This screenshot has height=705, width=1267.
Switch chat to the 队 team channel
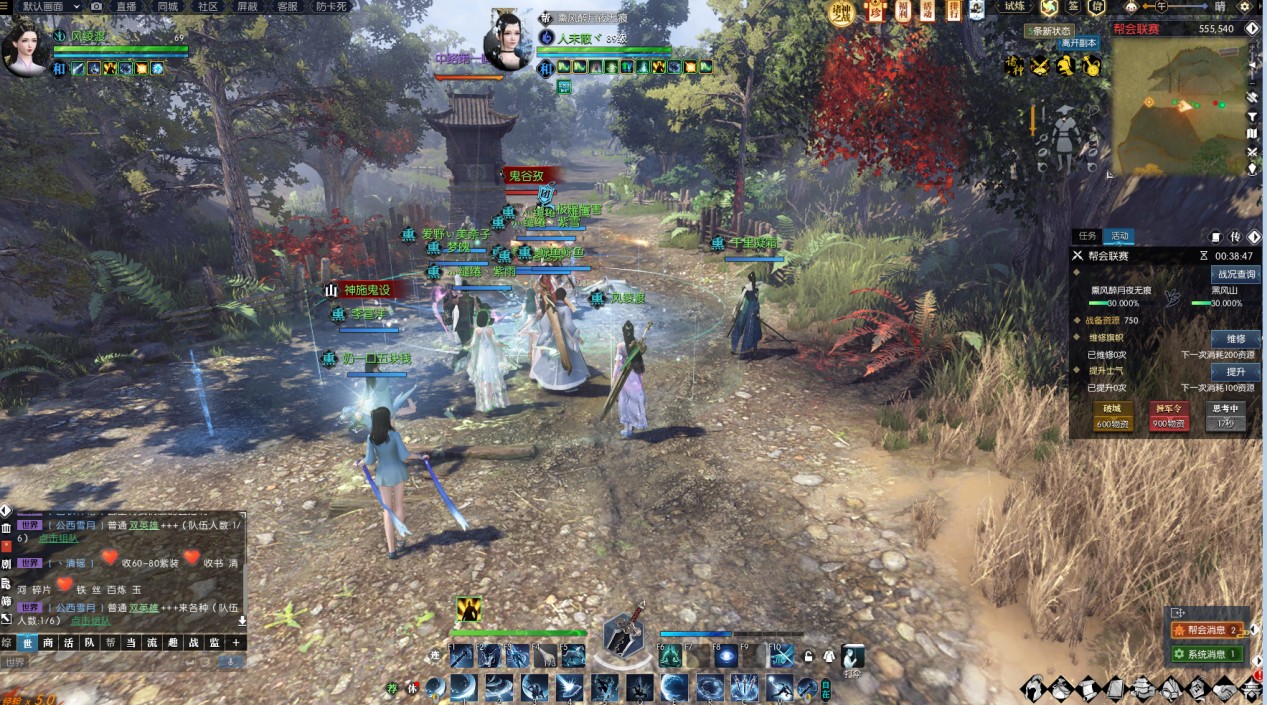(x=89, y=643)
